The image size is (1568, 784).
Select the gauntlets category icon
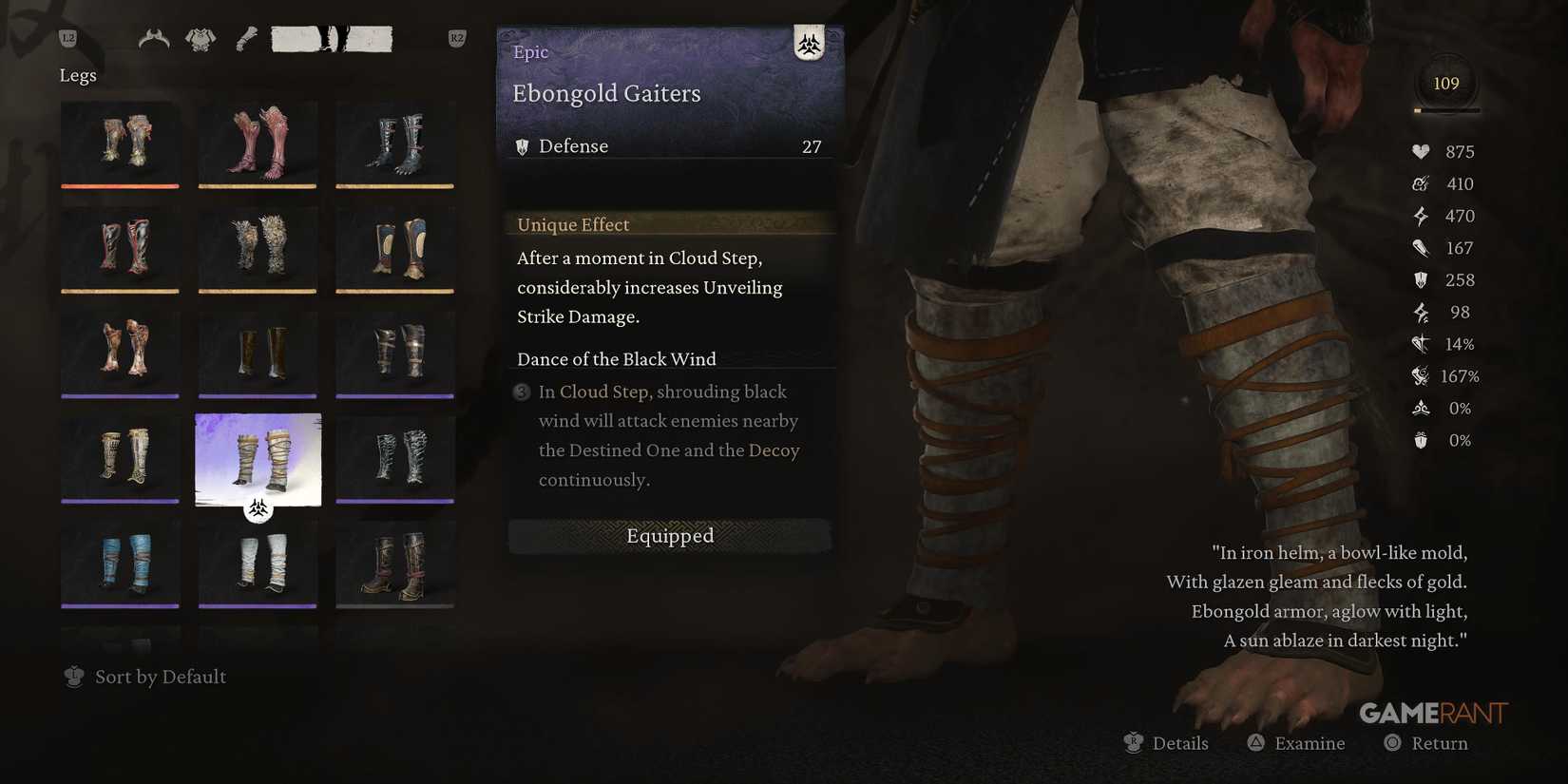(x=246, y=37)
